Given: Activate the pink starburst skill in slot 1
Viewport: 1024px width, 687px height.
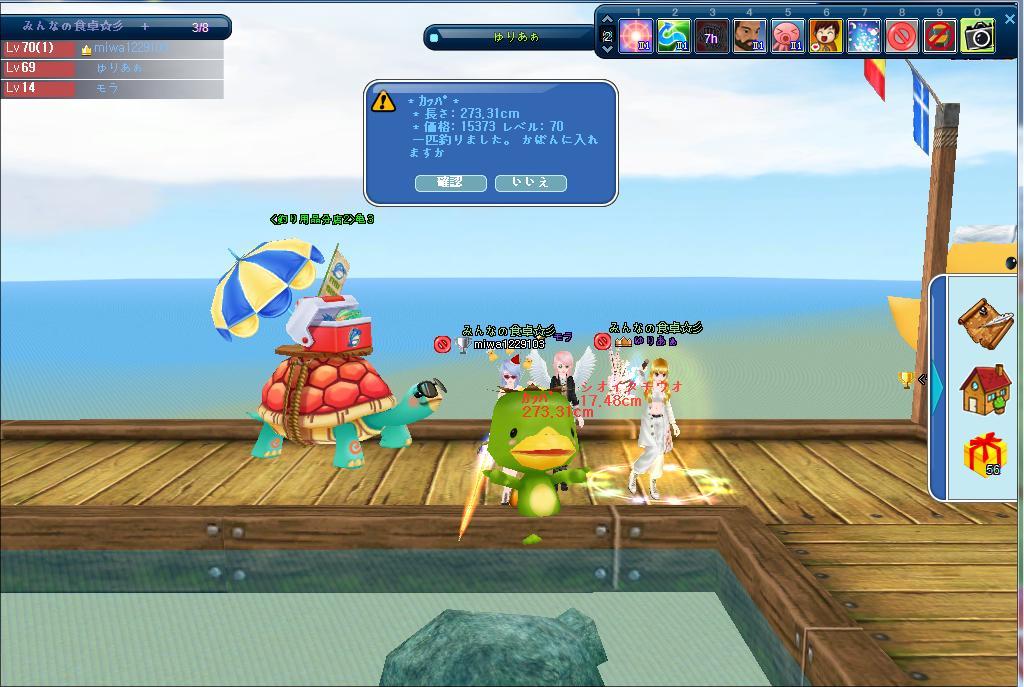Looking at the screenshot, I should [636, 37].
